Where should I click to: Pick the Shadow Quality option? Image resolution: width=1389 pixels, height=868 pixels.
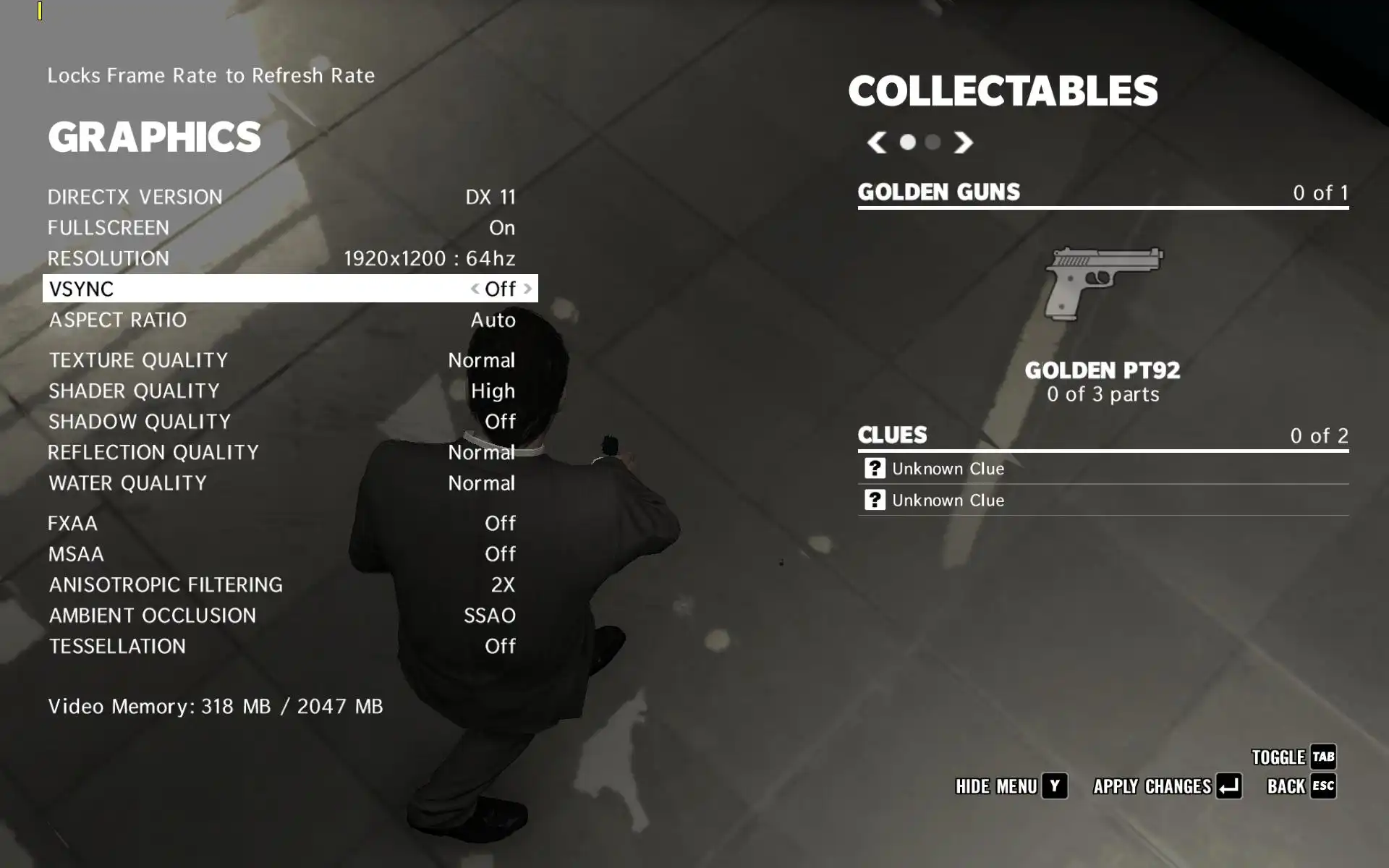pos(282,422)
